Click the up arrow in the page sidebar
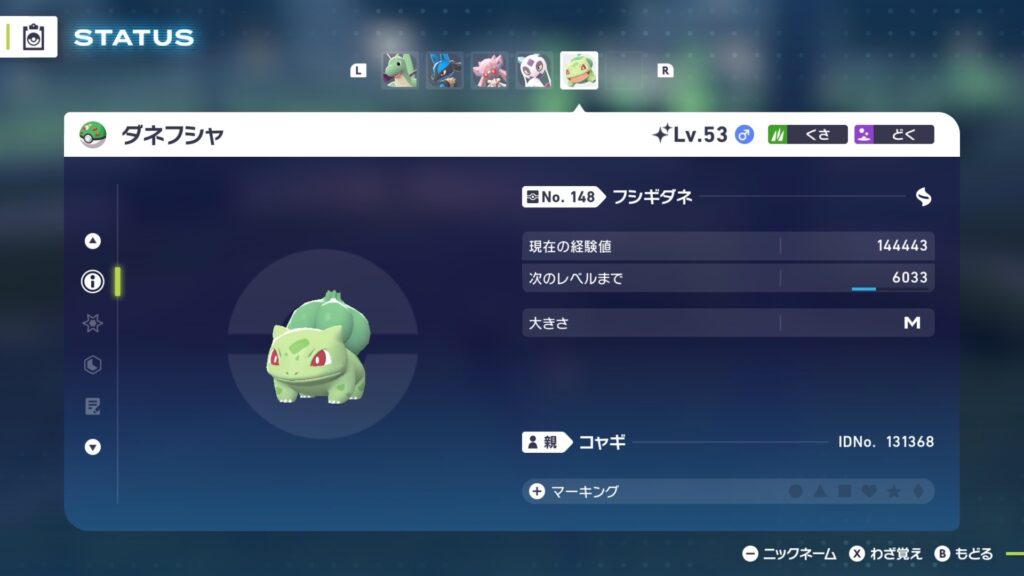The image size is (1024, 576). pos(93,240)
